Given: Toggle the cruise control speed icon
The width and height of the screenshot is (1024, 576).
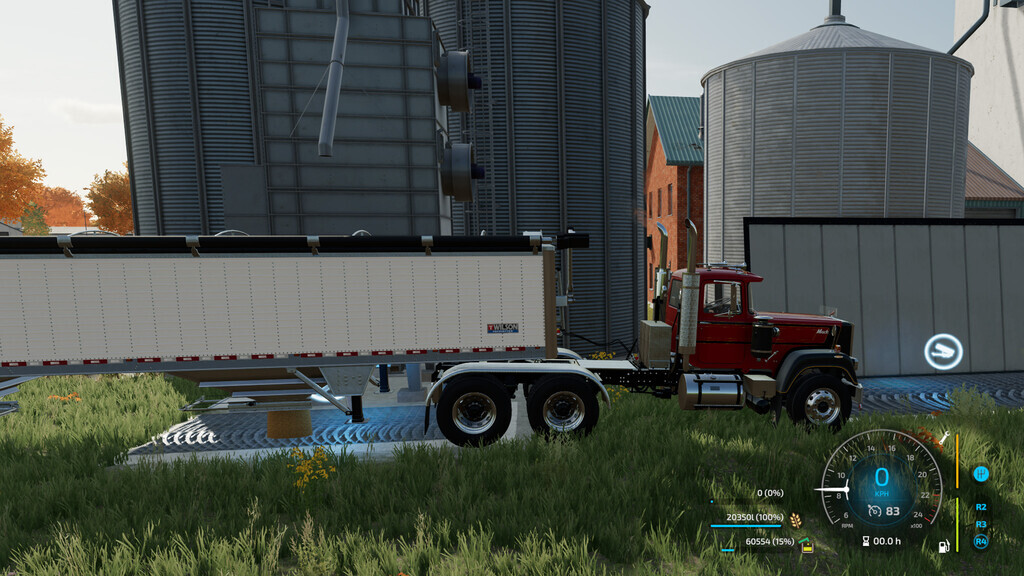Looking at the screenshot, I should (874, 510).
